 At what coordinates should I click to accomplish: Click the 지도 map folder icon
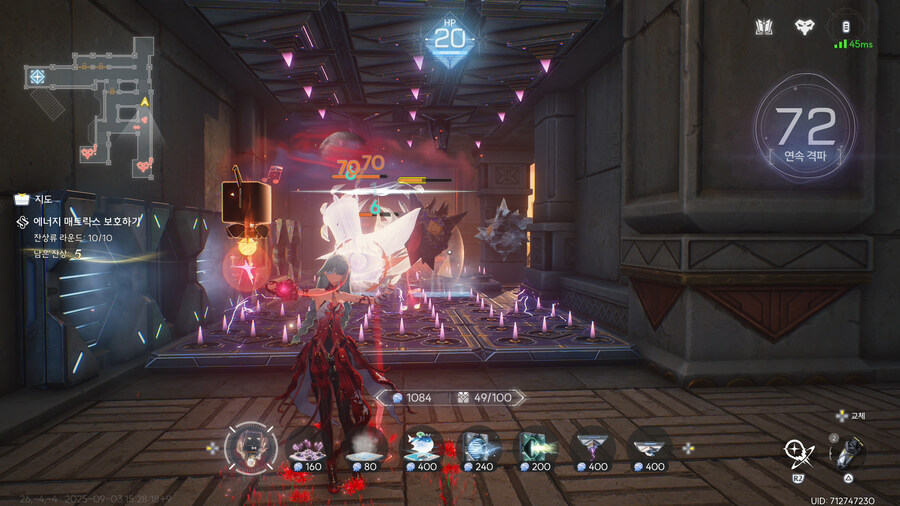click(x=22, y=199)
